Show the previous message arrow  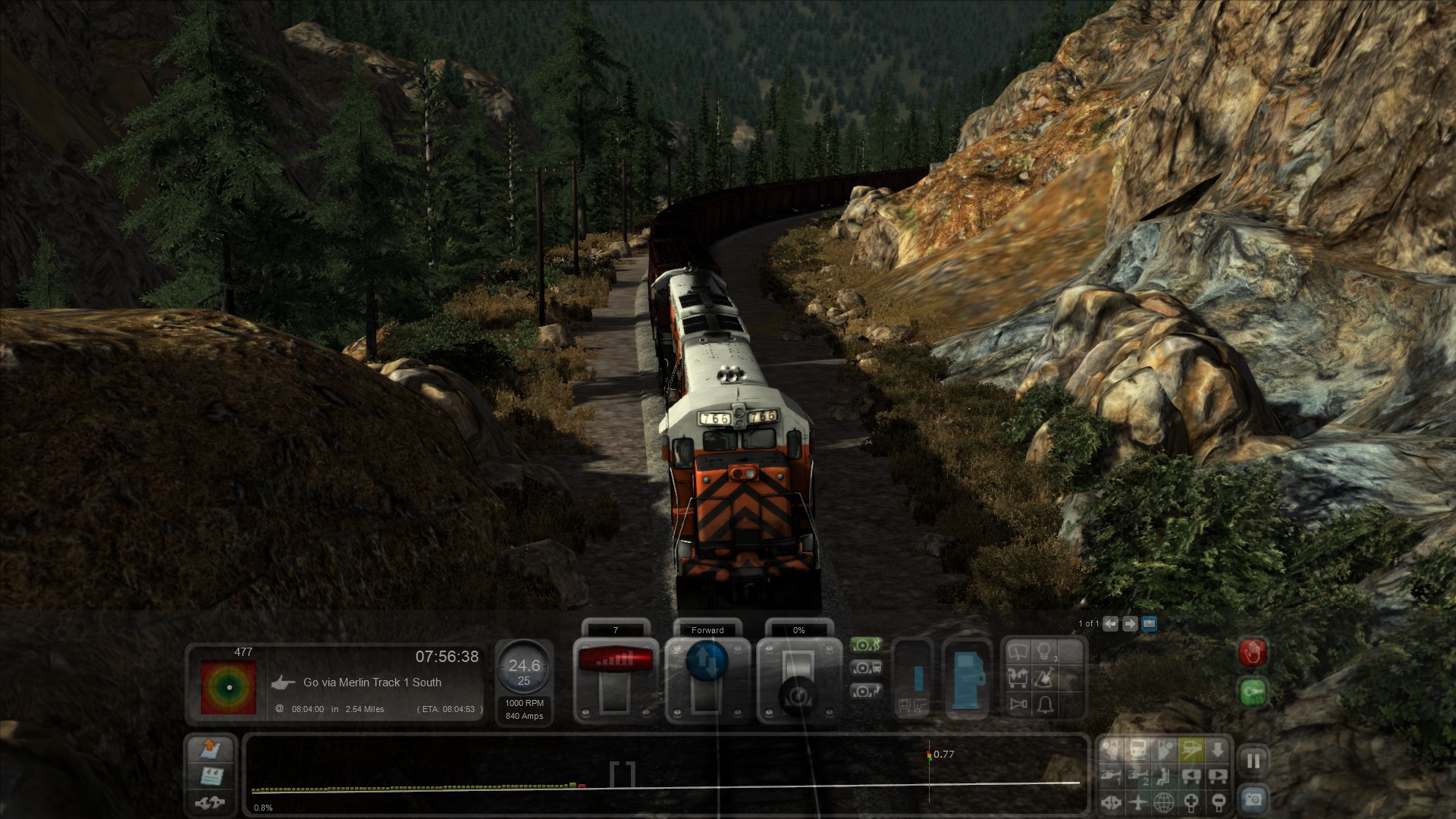click(x=1111, y=624)
